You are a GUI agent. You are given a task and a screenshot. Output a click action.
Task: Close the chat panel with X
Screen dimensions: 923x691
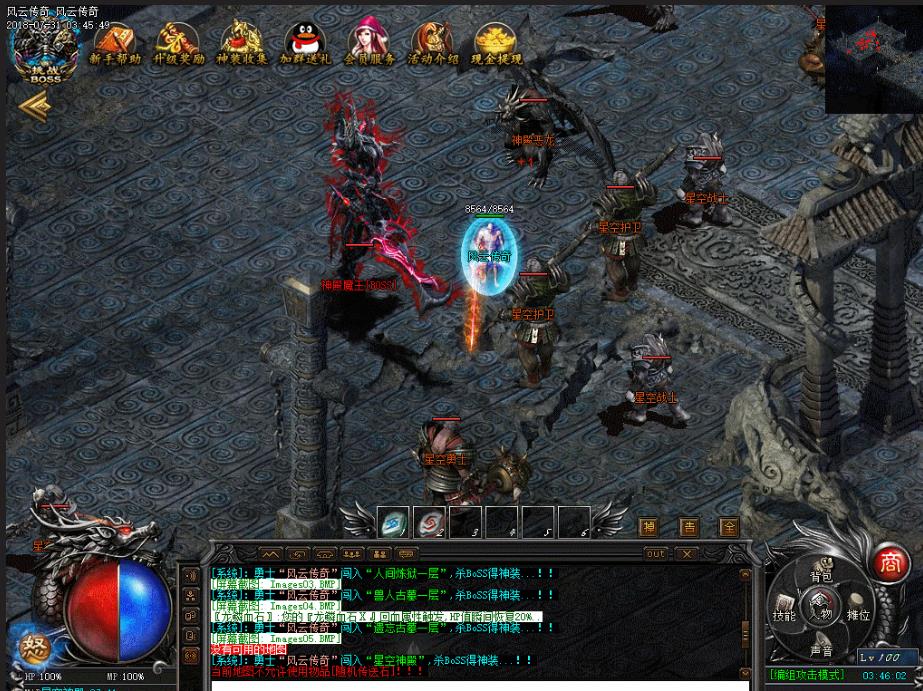click(x=686, y=553)
